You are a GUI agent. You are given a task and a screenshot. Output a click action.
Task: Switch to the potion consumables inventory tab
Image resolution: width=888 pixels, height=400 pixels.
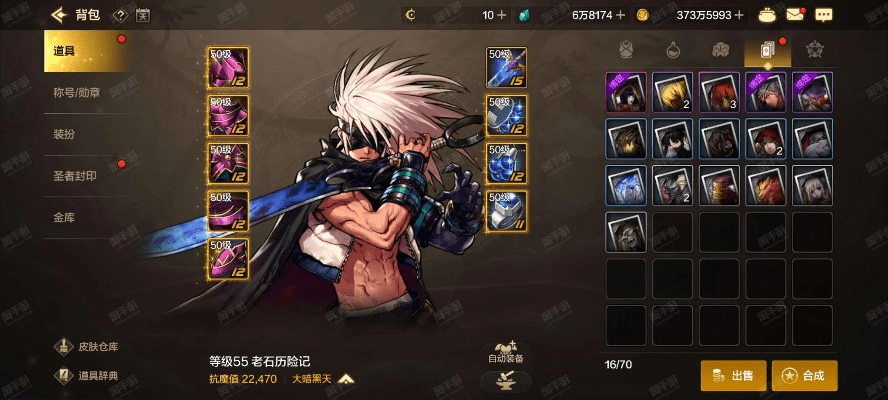[674, 49]
